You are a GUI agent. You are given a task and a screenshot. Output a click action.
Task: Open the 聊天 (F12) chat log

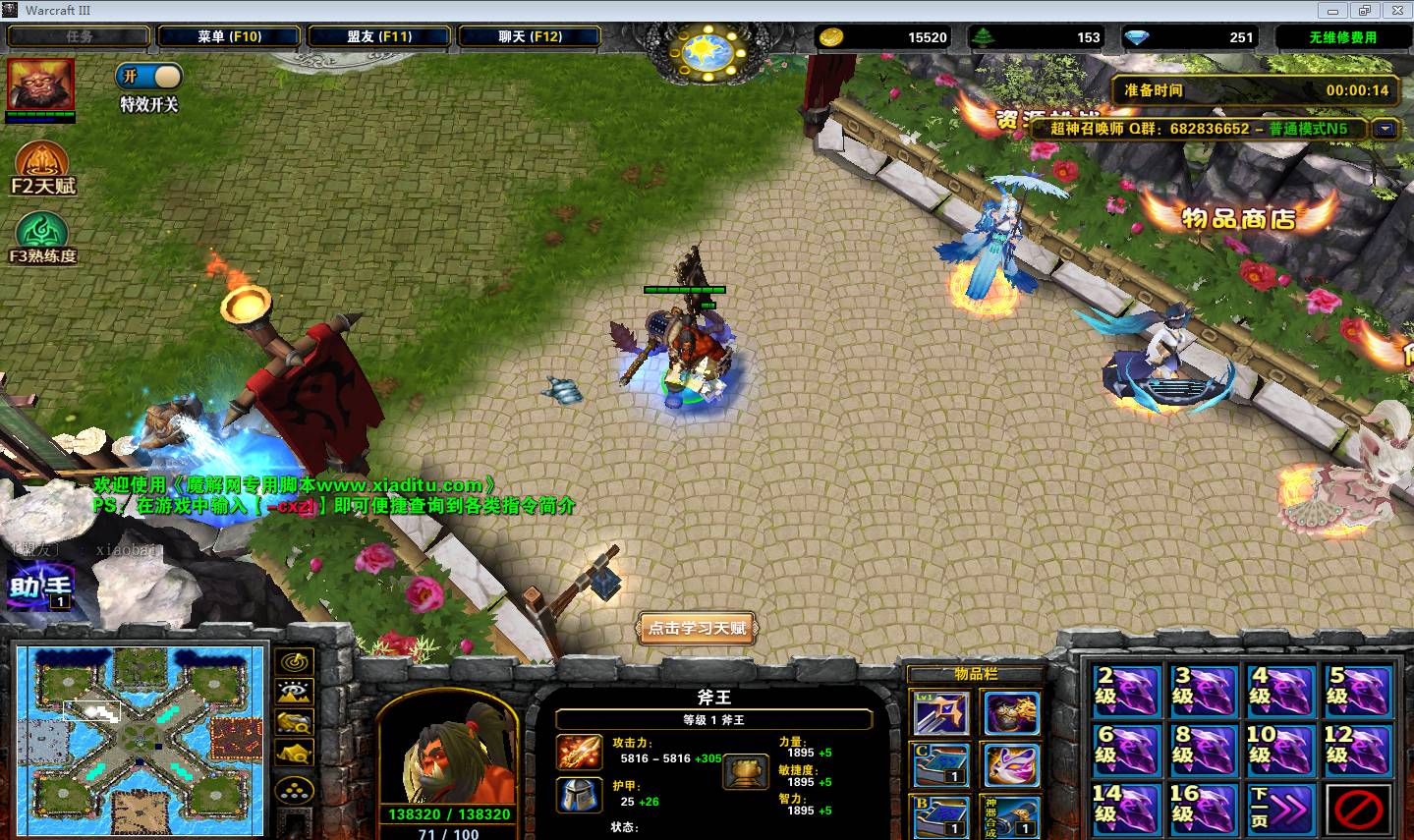click(530, 36)
